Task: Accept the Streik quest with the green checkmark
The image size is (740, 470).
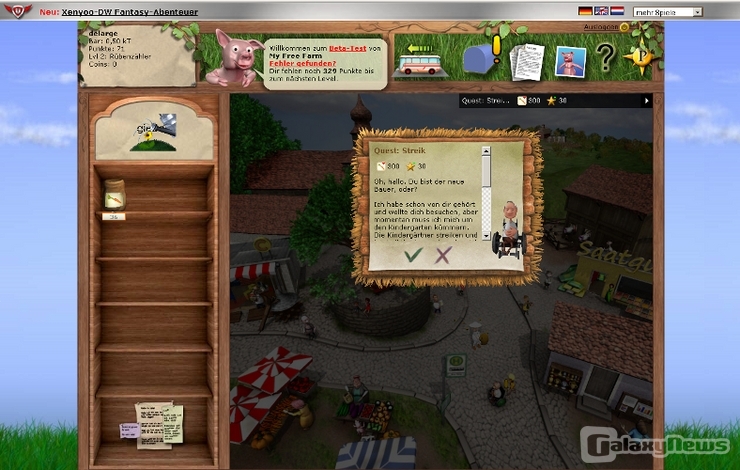Action: point(411,256)
